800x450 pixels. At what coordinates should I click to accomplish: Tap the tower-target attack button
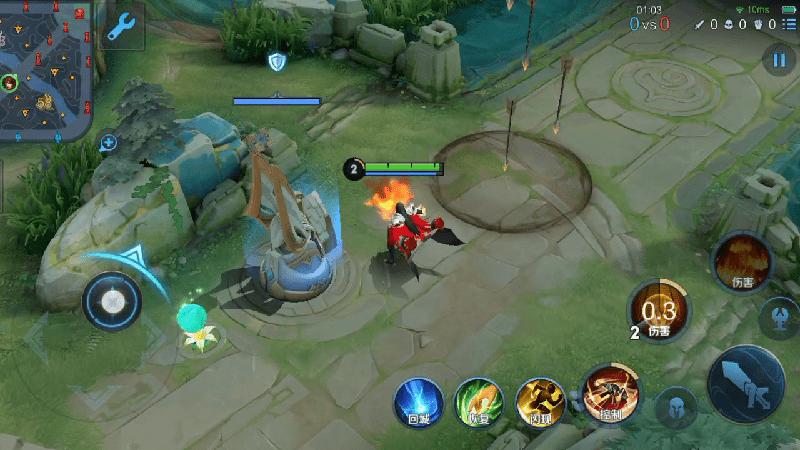pos(779,317)
